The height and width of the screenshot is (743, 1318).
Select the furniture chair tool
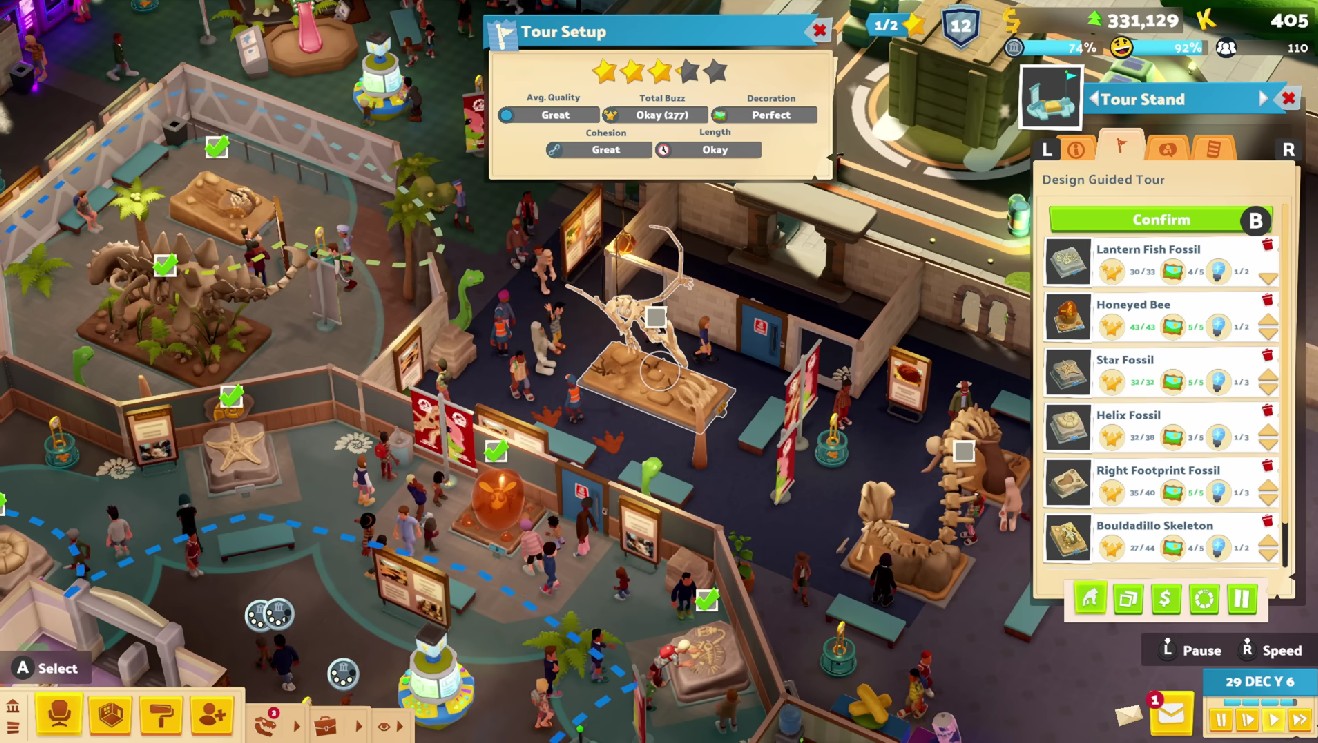click(58, 714)
